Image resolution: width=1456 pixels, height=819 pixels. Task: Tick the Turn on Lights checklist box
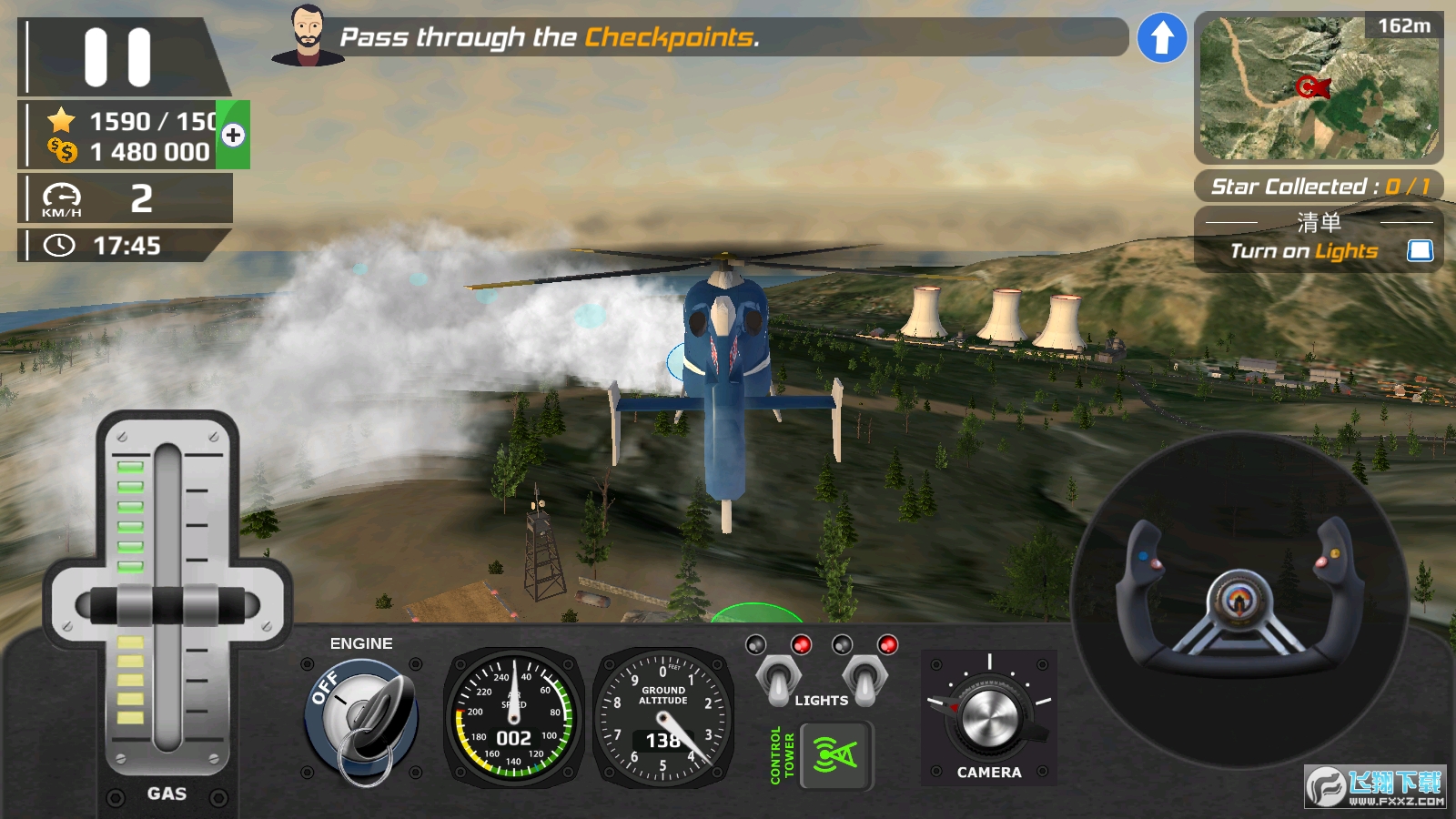click(1420, 250)
